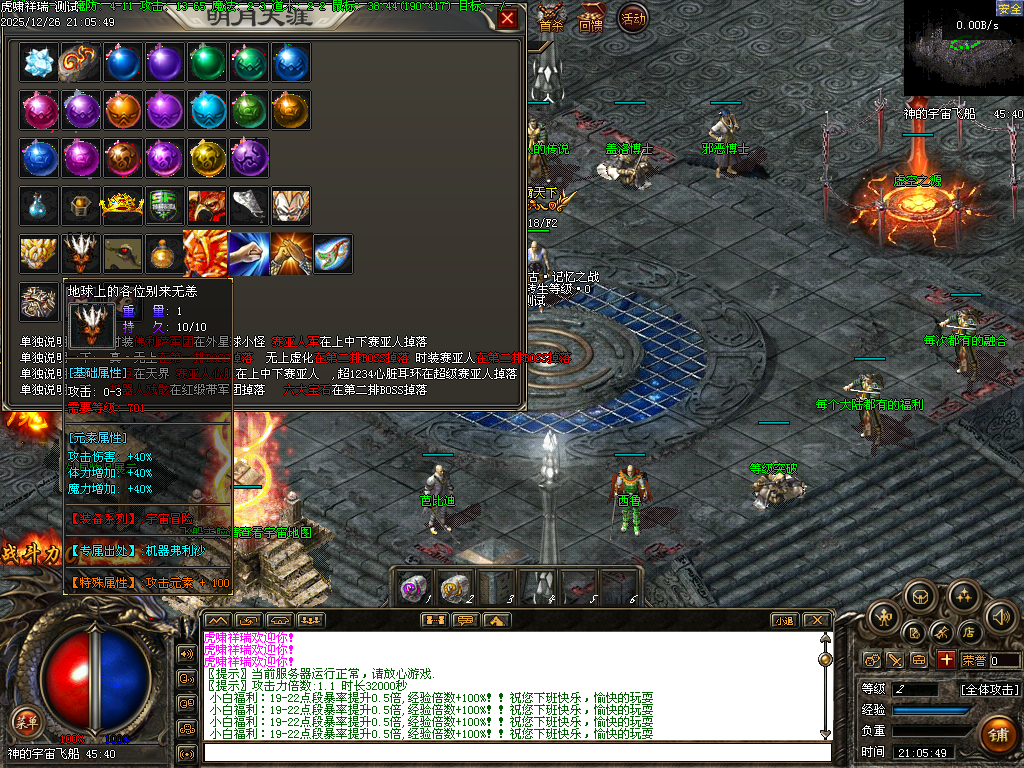This screenshot has width=1024, height=768.
Task: Pick the golden jeweled crown item
Action: (x=123, y=206)
